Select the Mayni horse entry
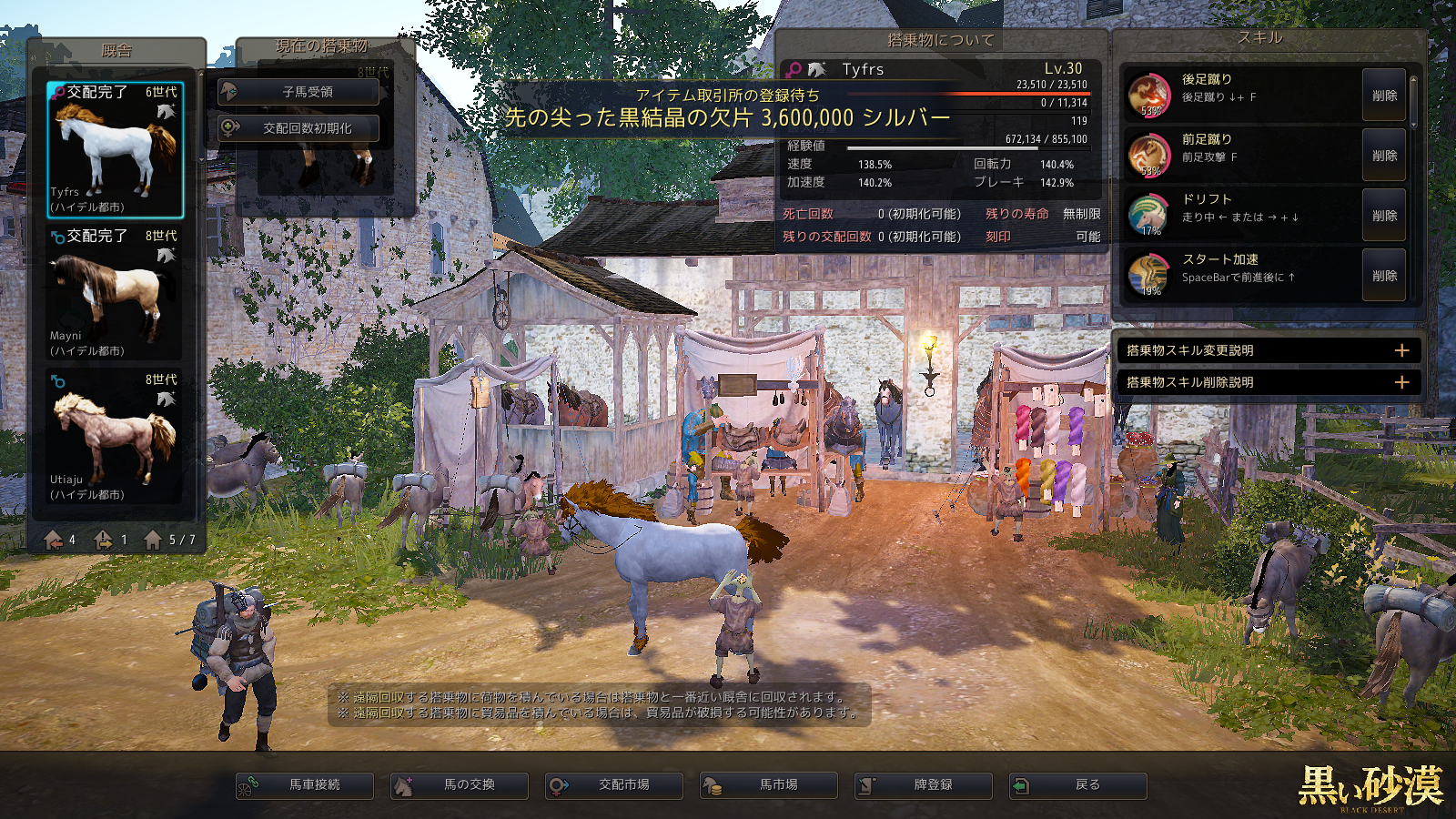1456x819 pixels. [x=116, y=293]
